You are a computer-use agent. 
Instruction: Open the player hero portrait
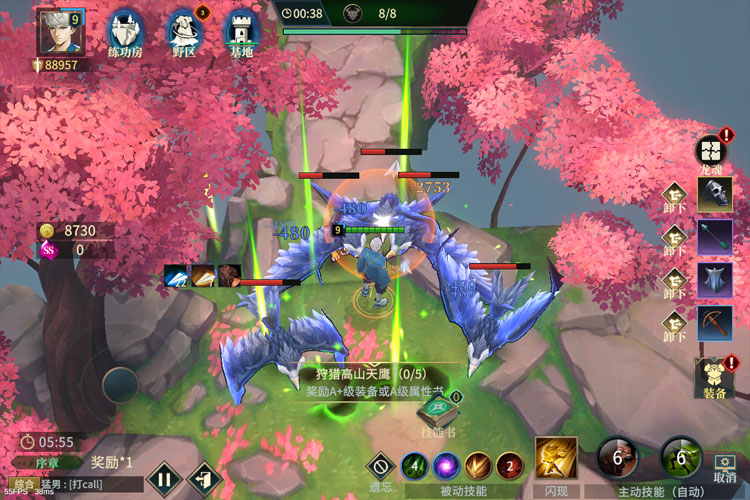coord(58,32)
